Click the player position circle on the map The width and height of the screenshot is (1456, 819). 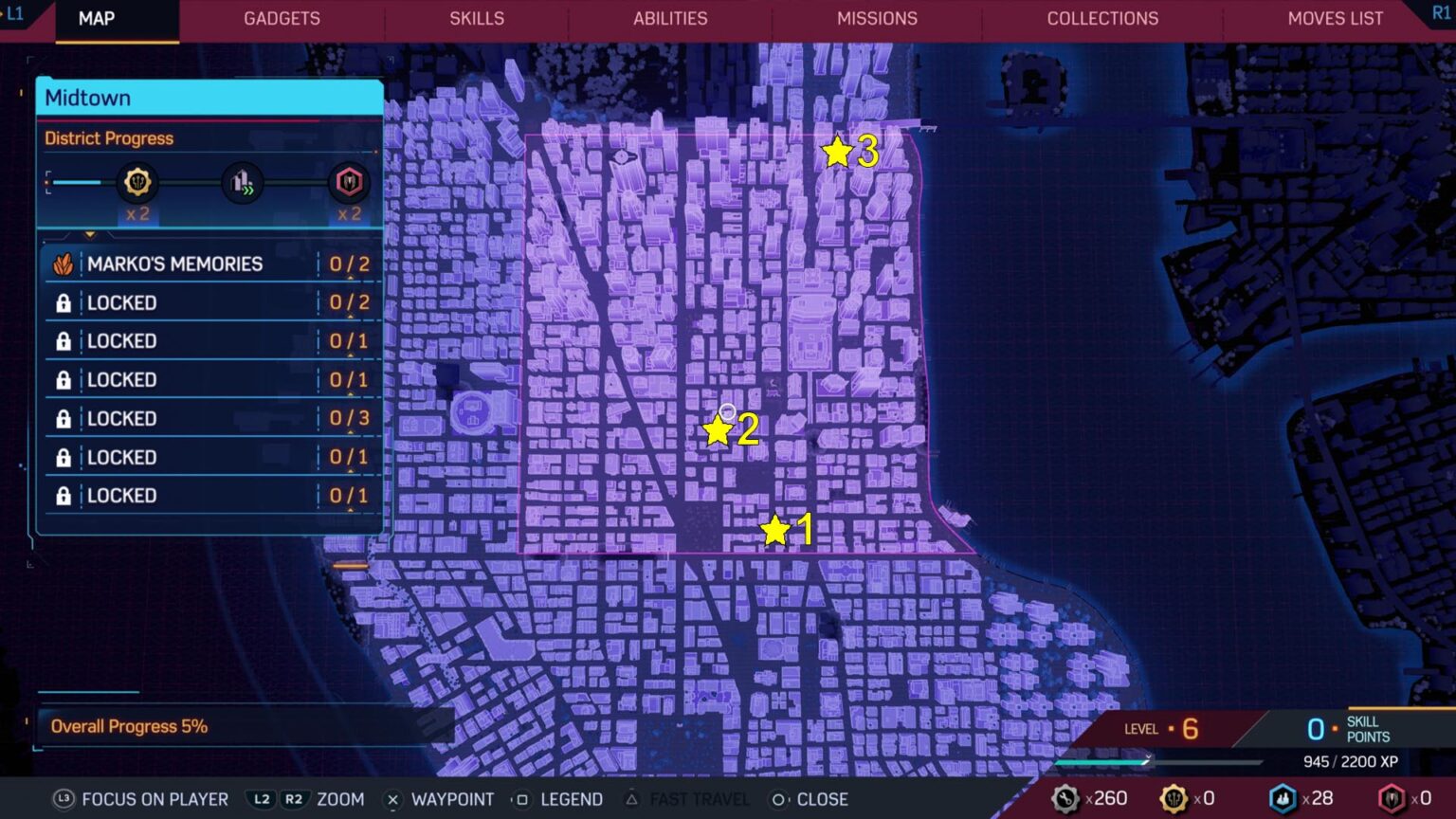(727, 409)
